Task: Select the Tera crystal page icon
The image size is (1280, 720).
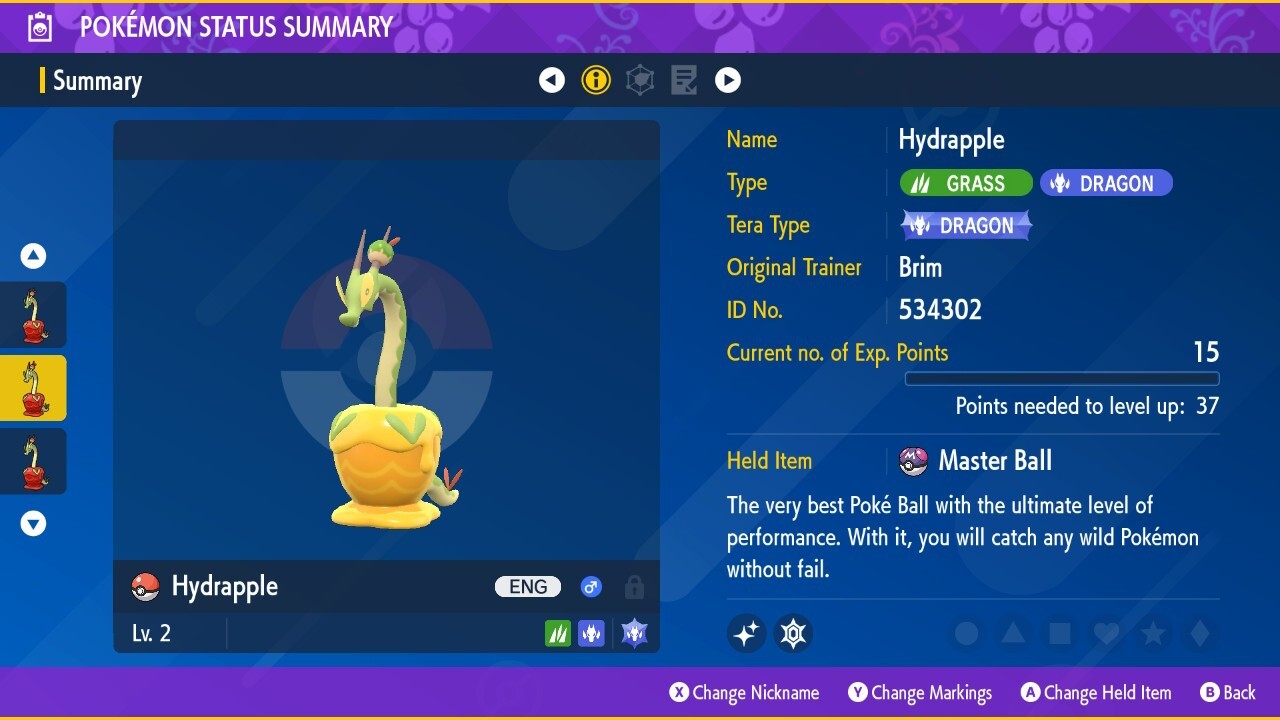Action: 640,80
